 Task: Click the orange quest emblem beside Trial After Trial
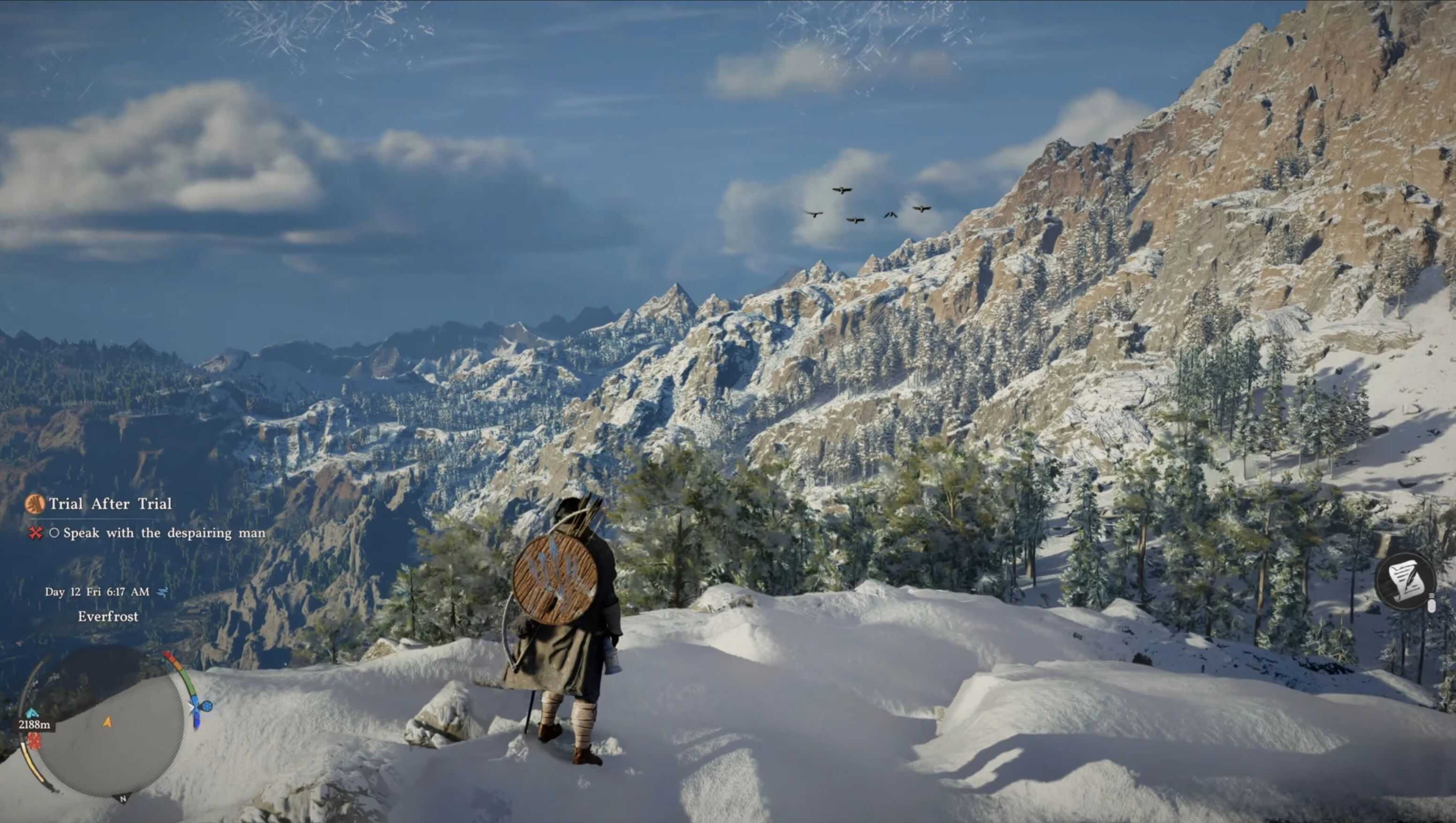coord(35,504)
